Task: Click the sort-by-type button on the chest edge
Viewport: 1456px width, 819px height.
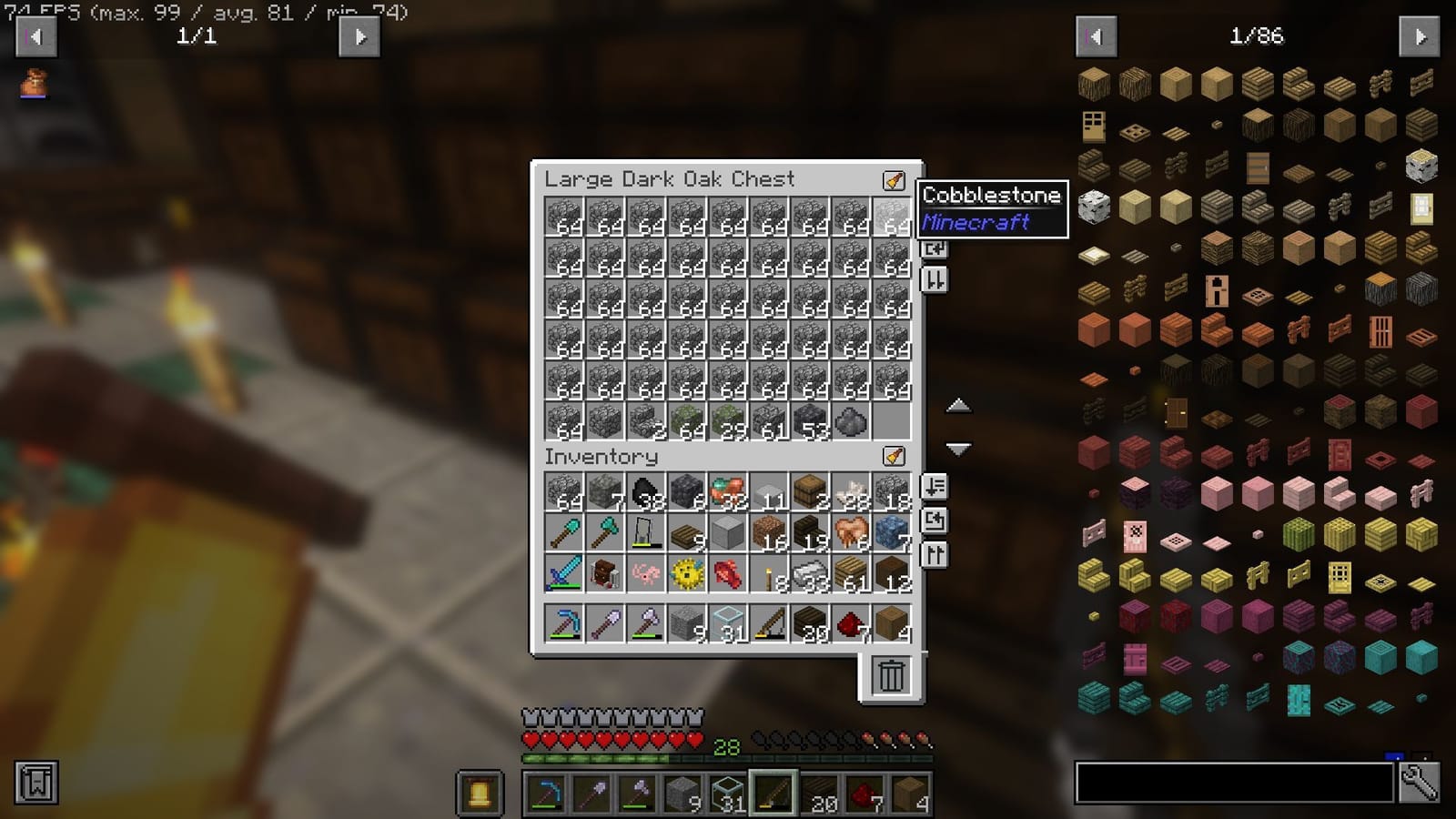Action: (933, 281)
